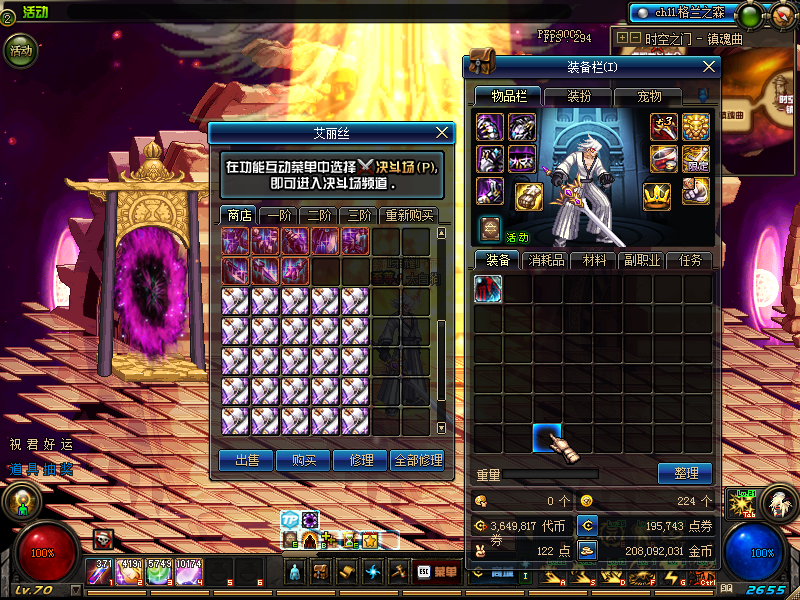This screenshot has height=600, width=800.
Task: Open the 二阶 shop tab
Action: [x=318, y=215]
